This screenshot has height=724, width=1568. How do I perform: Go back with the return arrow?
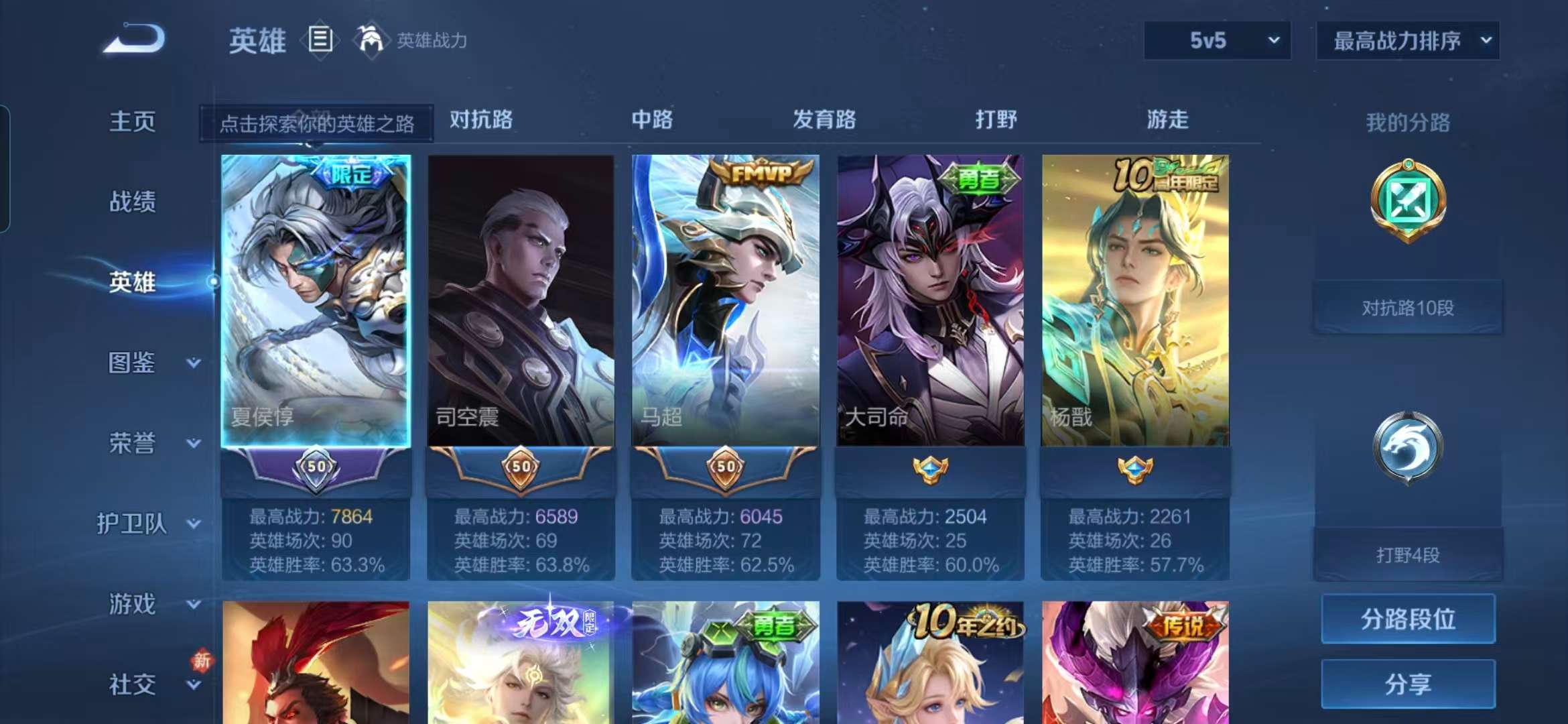(135, 39)
